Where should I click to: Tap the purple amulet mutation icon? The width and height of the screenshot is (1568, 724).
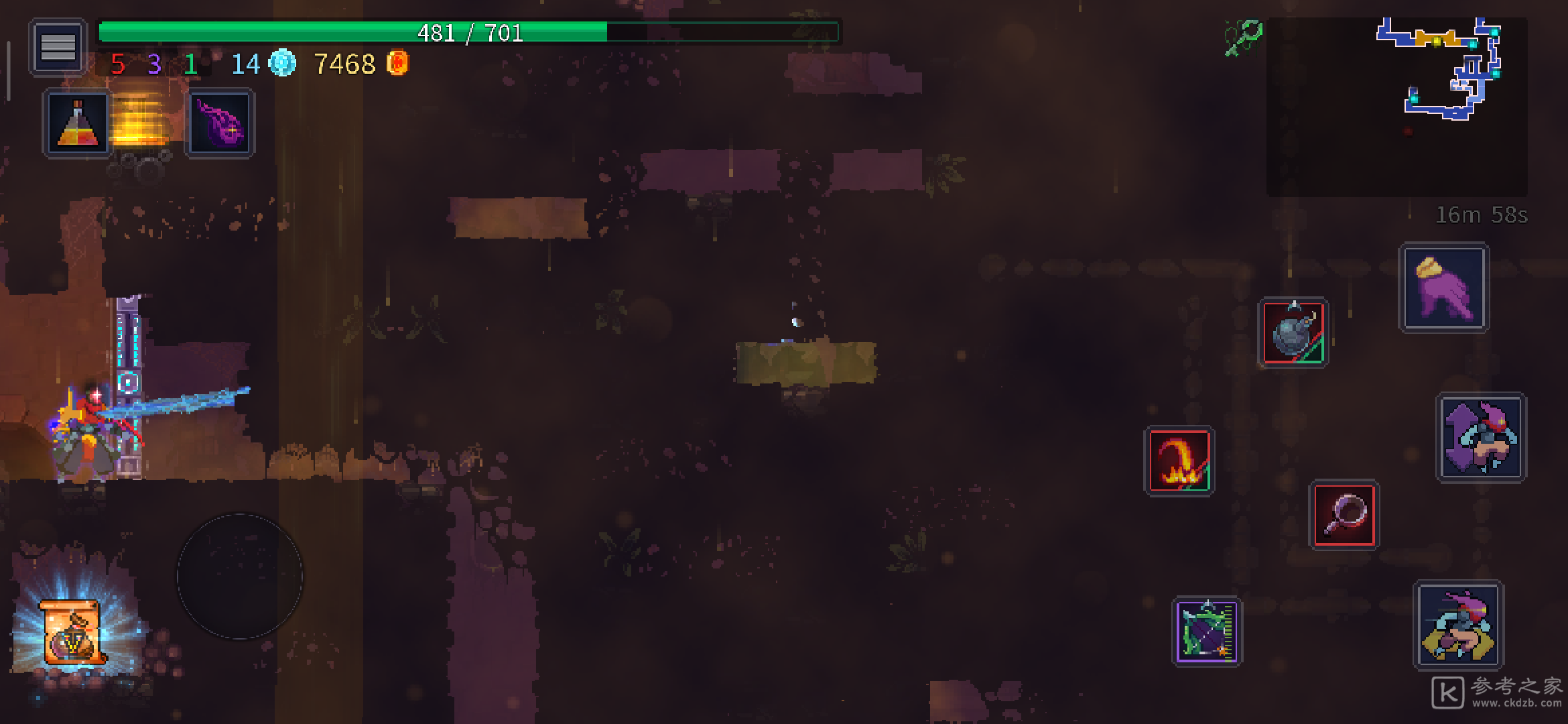tap(220, 125)
